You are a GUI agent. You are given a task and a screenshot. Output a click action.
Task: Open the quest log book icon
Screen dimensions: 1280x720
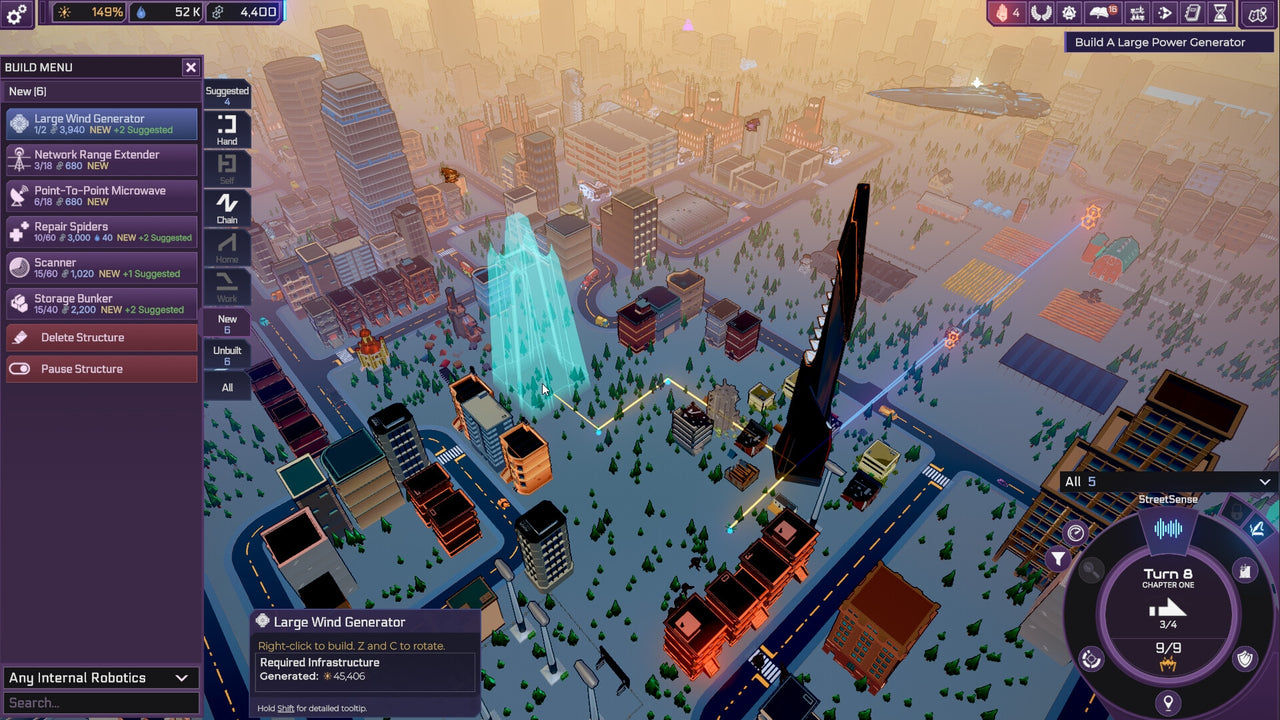click(x=1100, y=13)
